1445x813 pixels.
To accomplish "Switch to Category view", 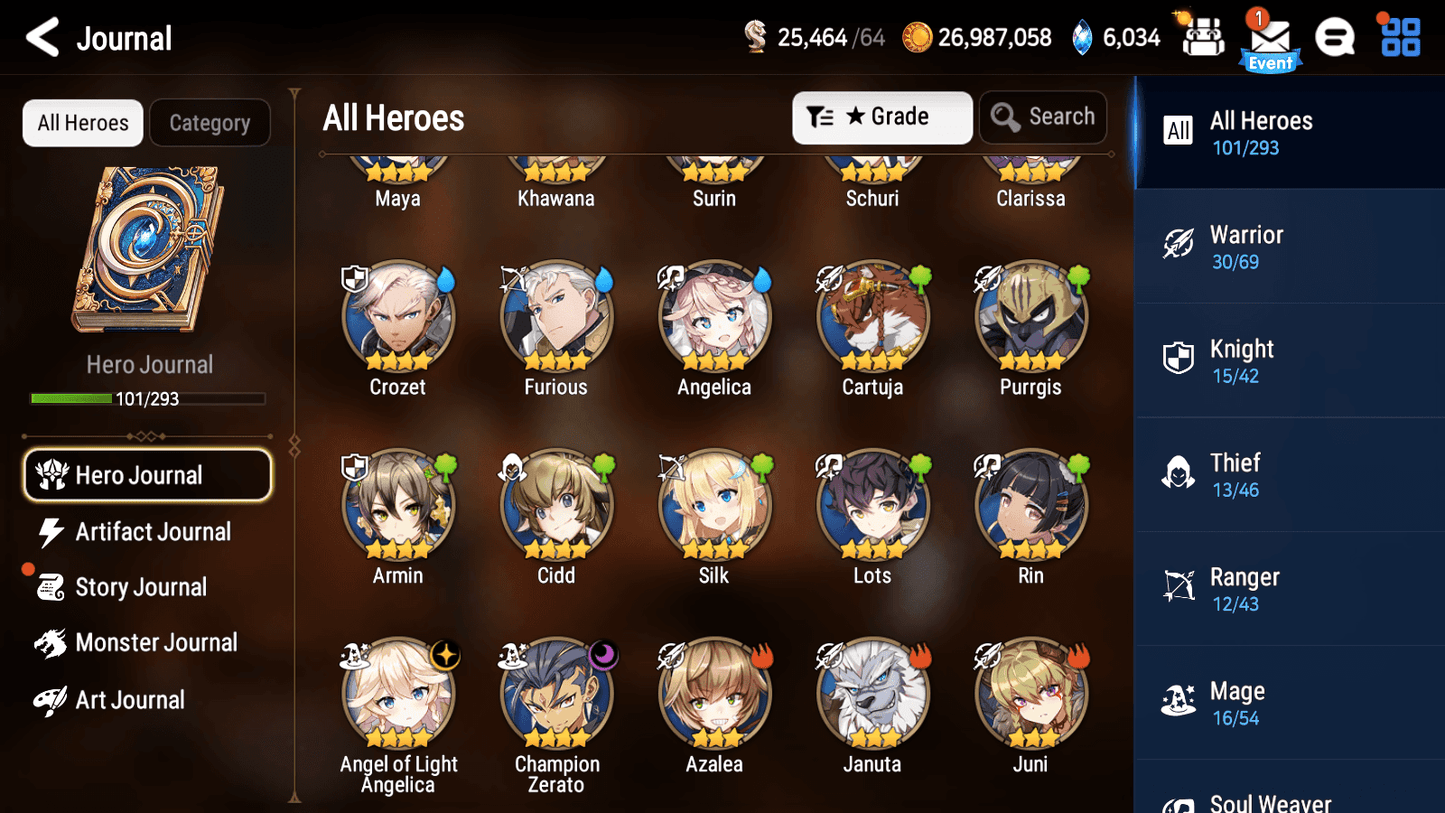I will tap(210, 122).
